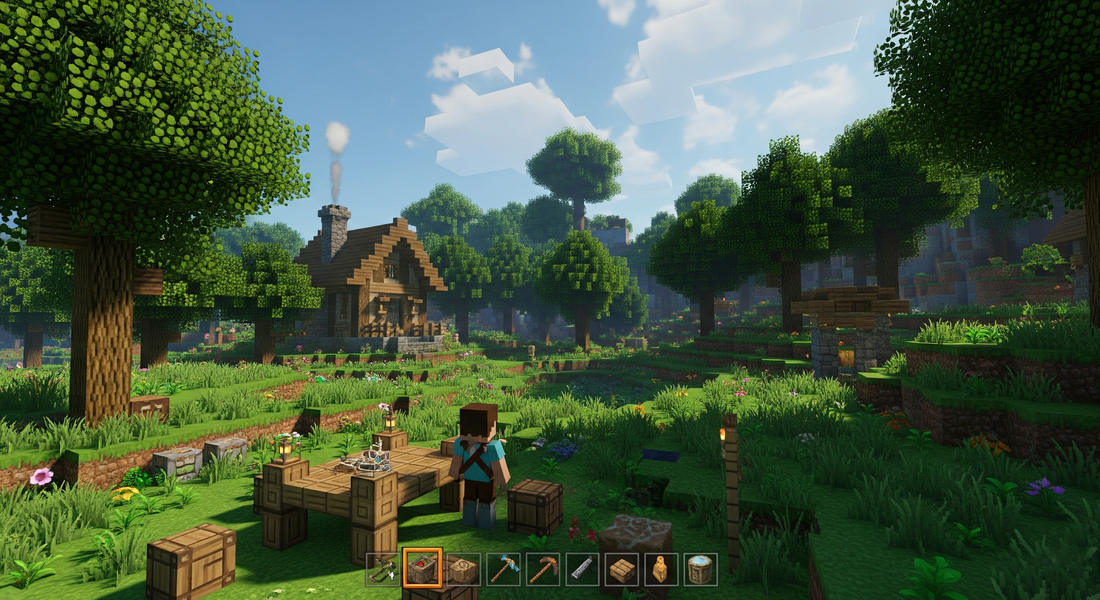
Task: Select the grey iron bar slot
Action: 582,569
